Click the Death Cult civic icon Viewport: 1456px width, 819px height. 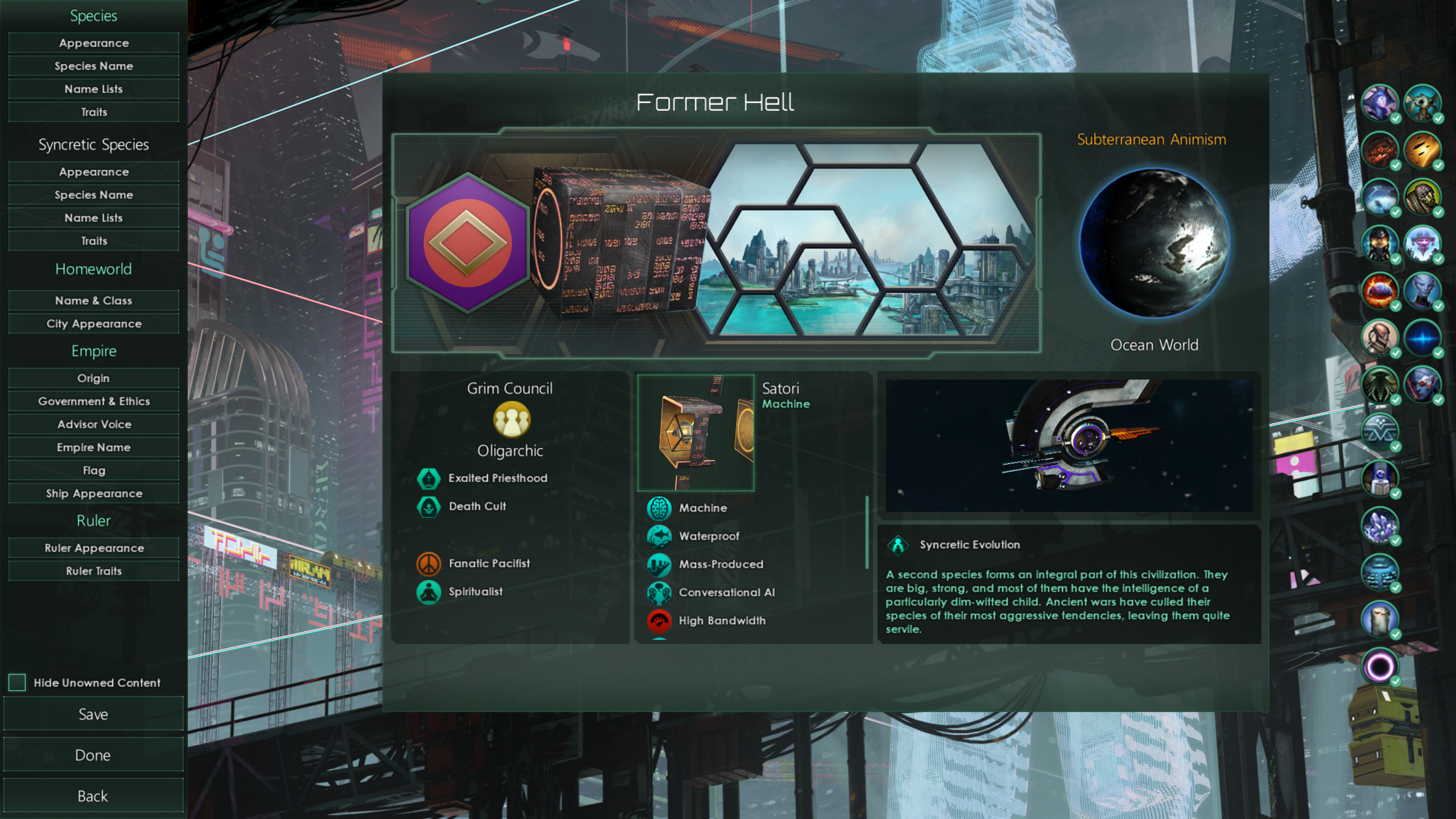428,506
